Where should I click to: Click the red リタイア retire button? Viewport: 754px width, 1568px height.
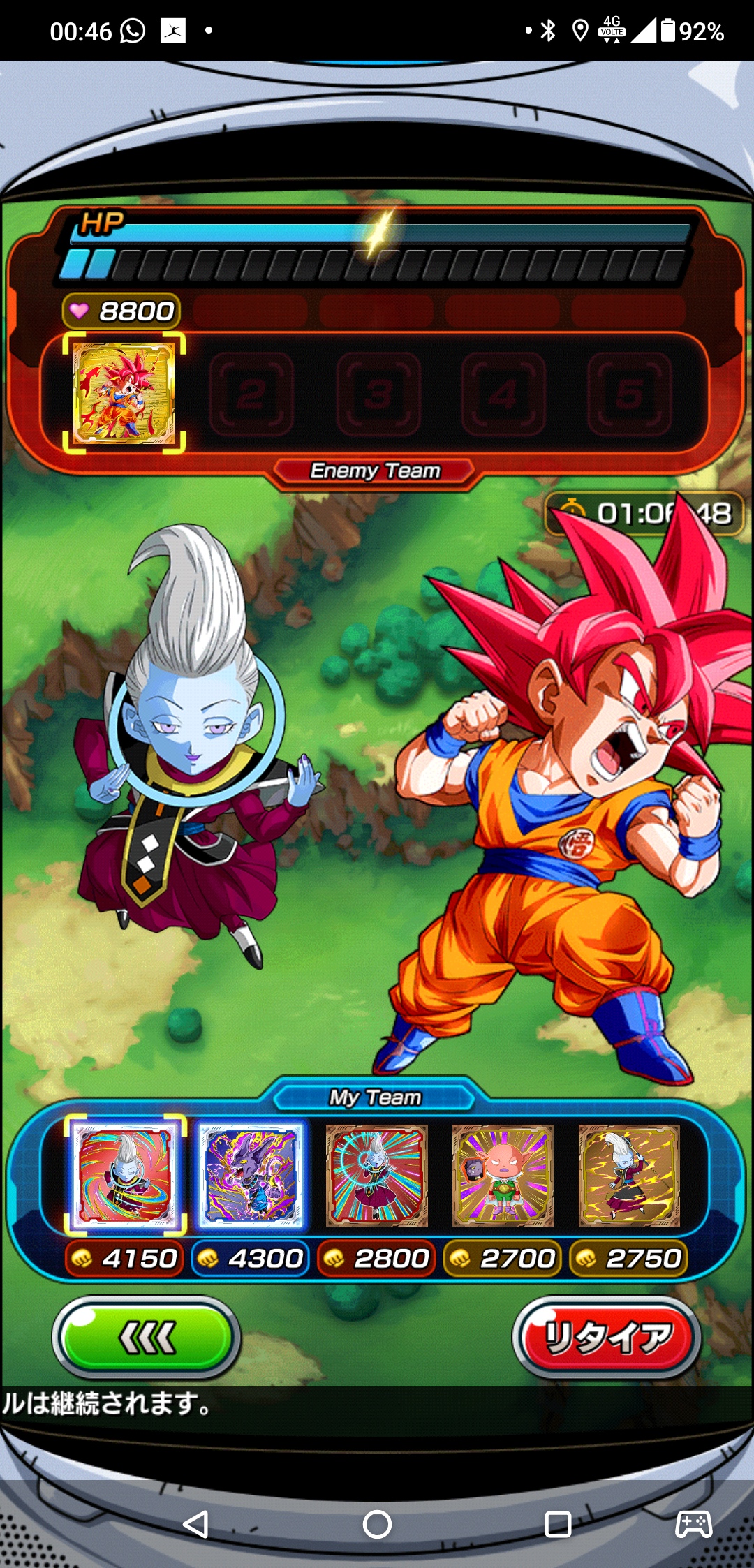[607, 1338]
